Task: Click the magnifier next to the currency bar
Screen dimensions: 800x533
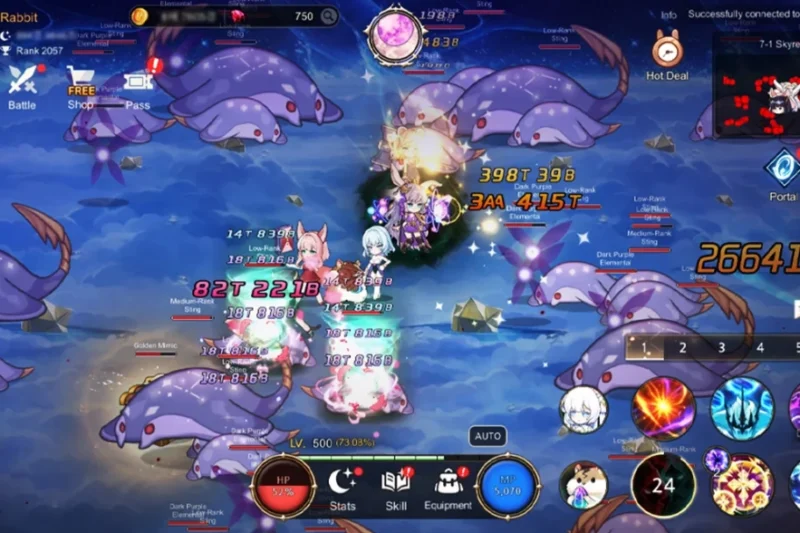Action: click(328, 16)
